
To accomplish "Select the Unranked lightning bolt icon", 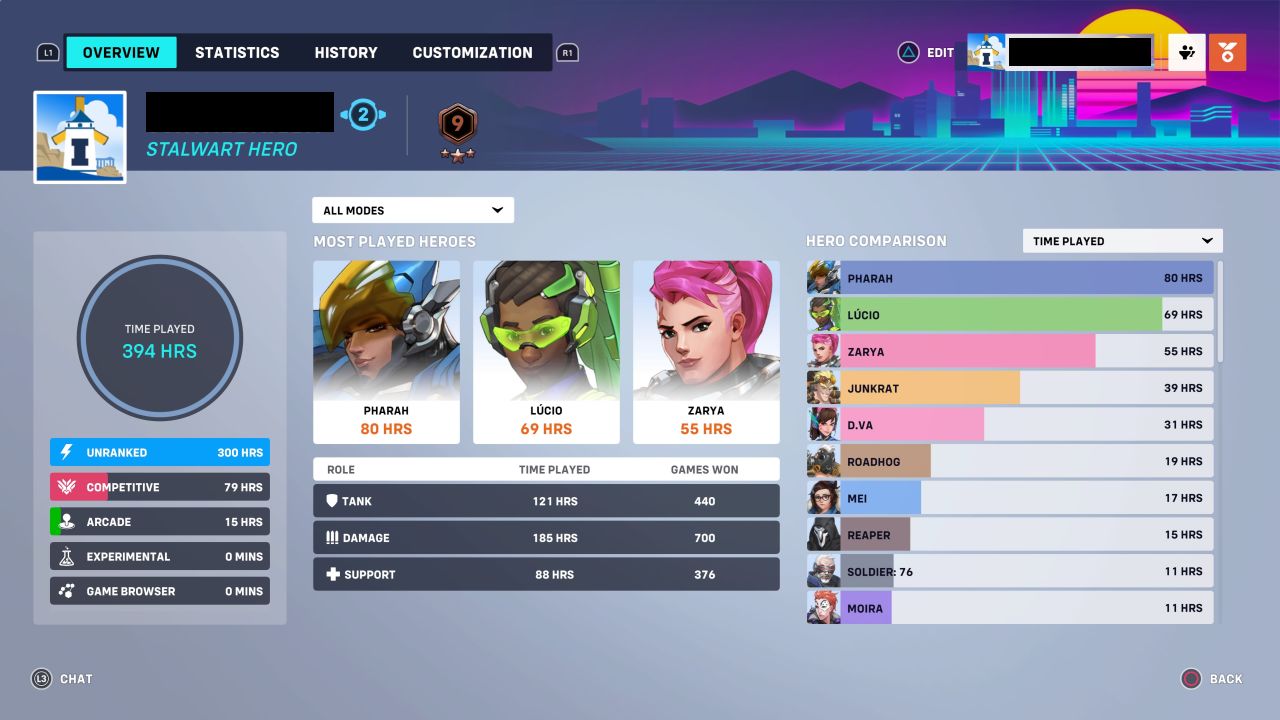I will tap(65, 452).
